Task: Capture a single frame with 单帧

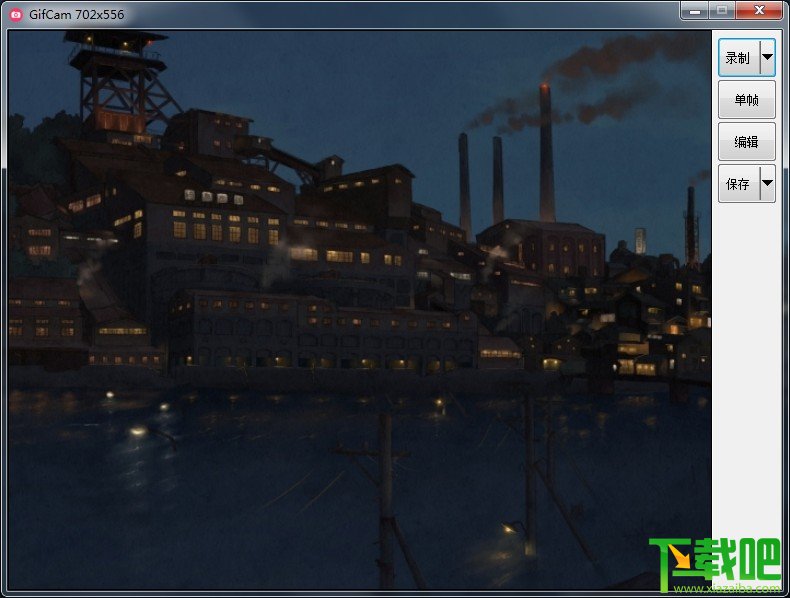Action: coord(746,100)
